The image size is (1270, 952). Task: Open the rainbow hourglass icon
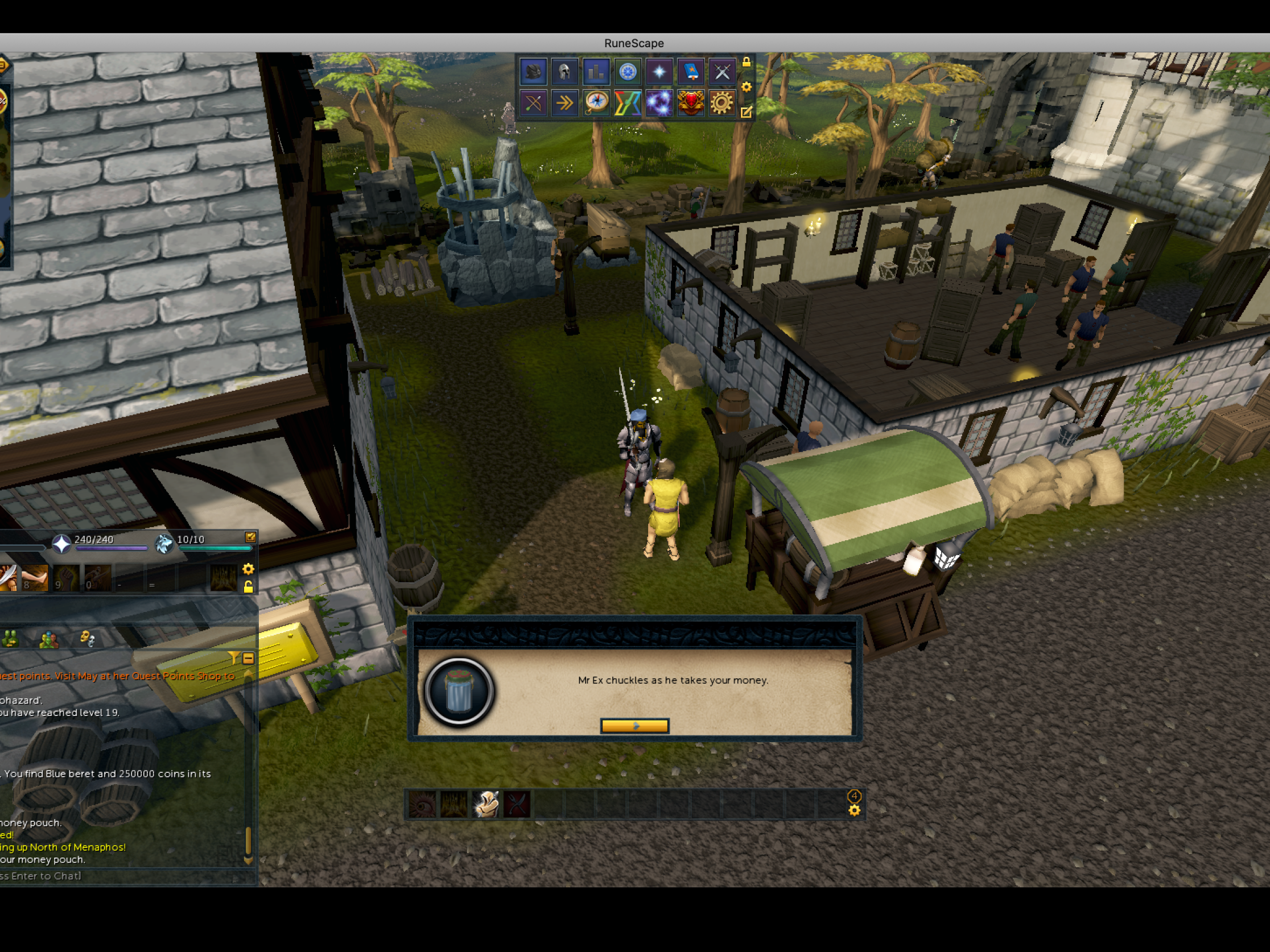[628, 104]
